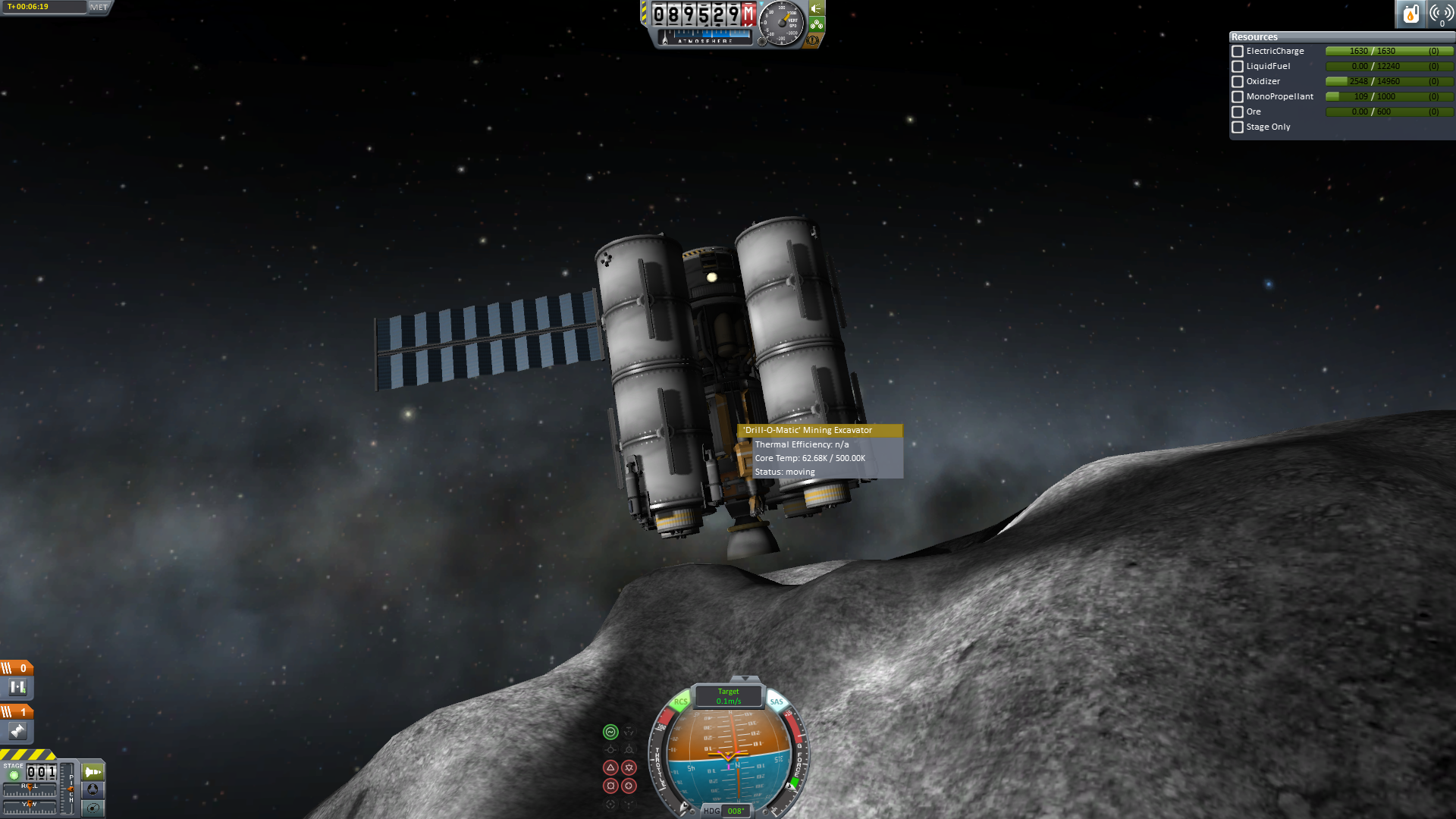Image resolution: width=1456 pixels, height=819 pixels.
Task: Toggle the lights action button
Action: click(817, 9)
